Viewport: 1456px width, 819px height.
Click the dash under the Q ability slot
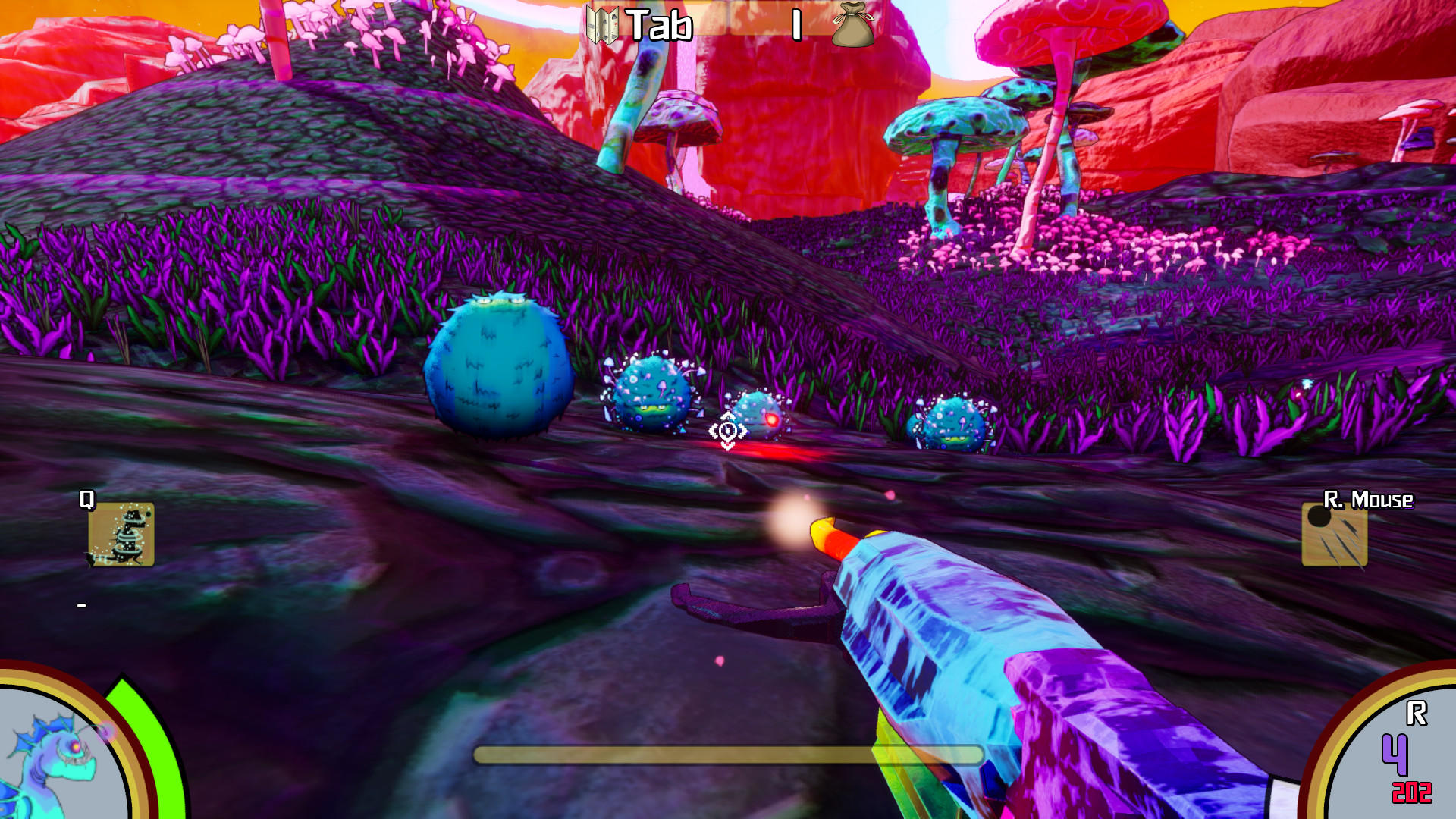coord(82,605)
